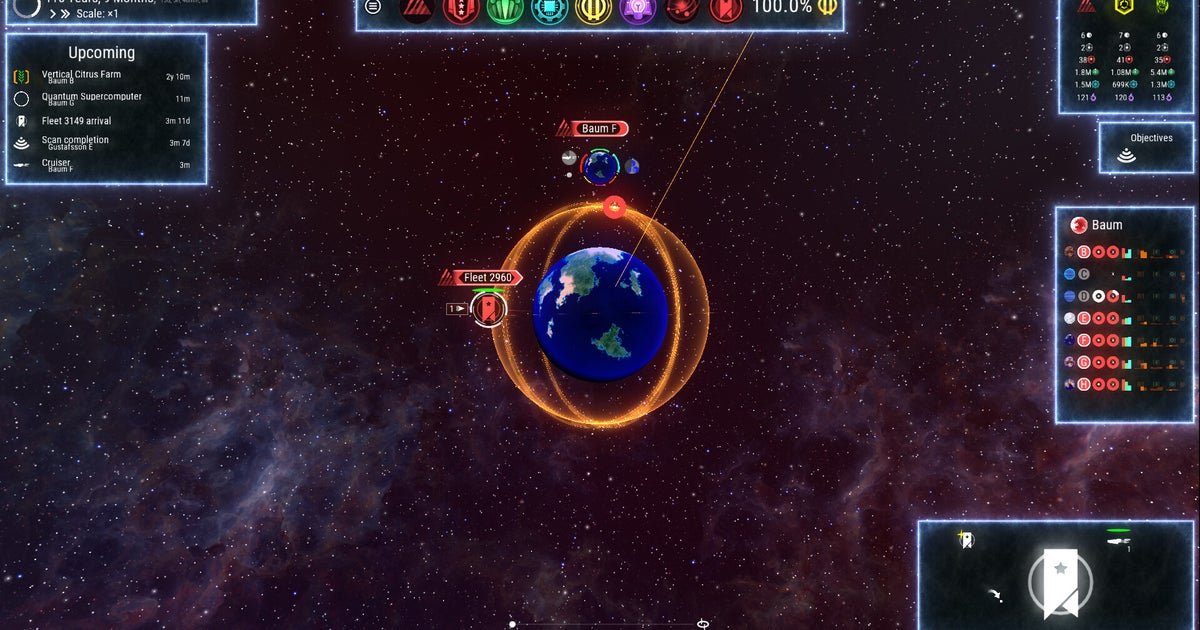
Task: Open the hamburger menu in the top bar
Action: pyautogui.click(x=373, y=7)
